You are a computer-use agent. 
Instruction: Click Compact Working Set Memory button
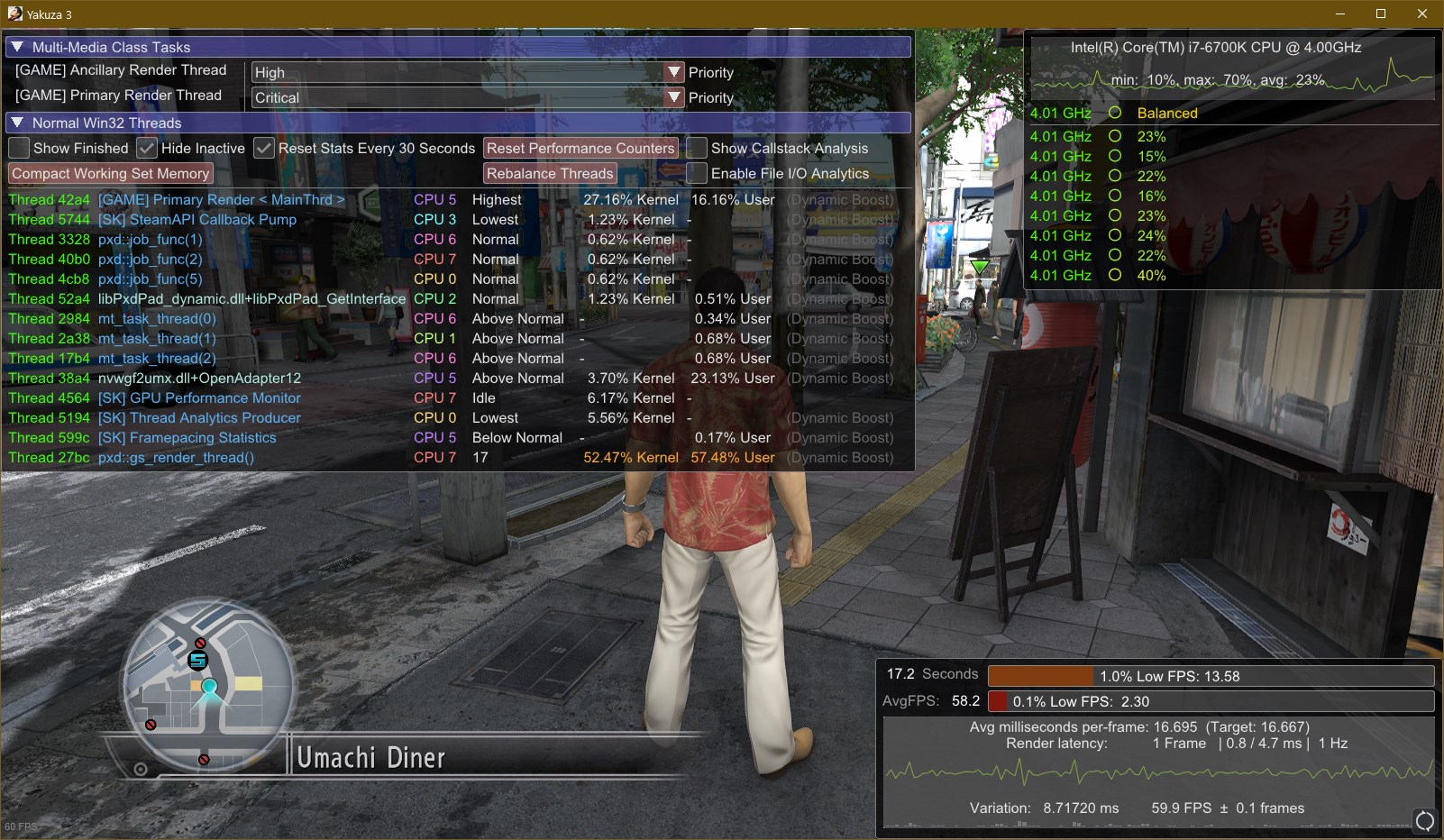(x=110, y=174)
